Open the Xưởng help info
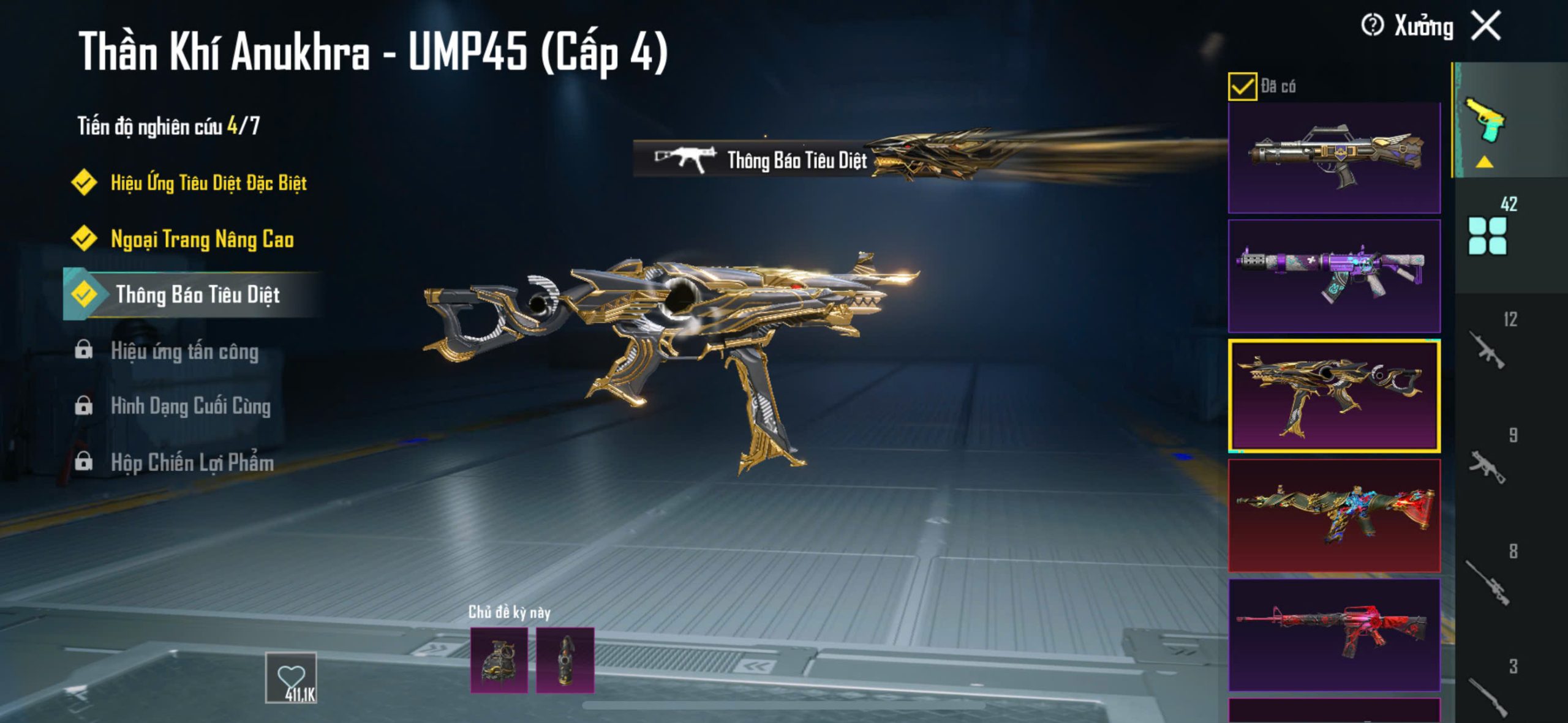This screenshot has width=1568, height=723. tap(1372, 26)
